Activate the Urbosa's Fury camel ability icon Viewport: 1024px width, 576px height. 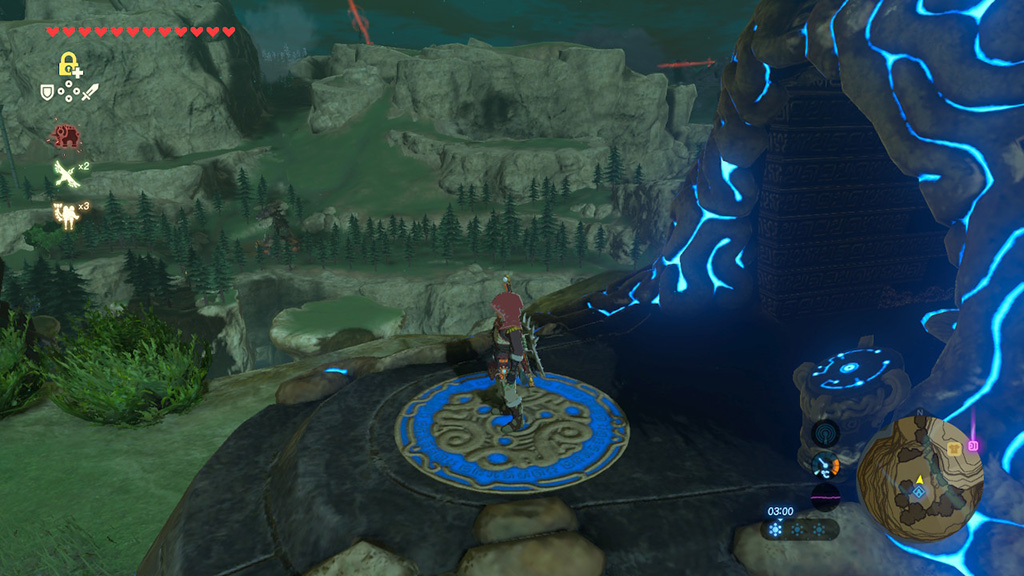[x=66, y=214]
